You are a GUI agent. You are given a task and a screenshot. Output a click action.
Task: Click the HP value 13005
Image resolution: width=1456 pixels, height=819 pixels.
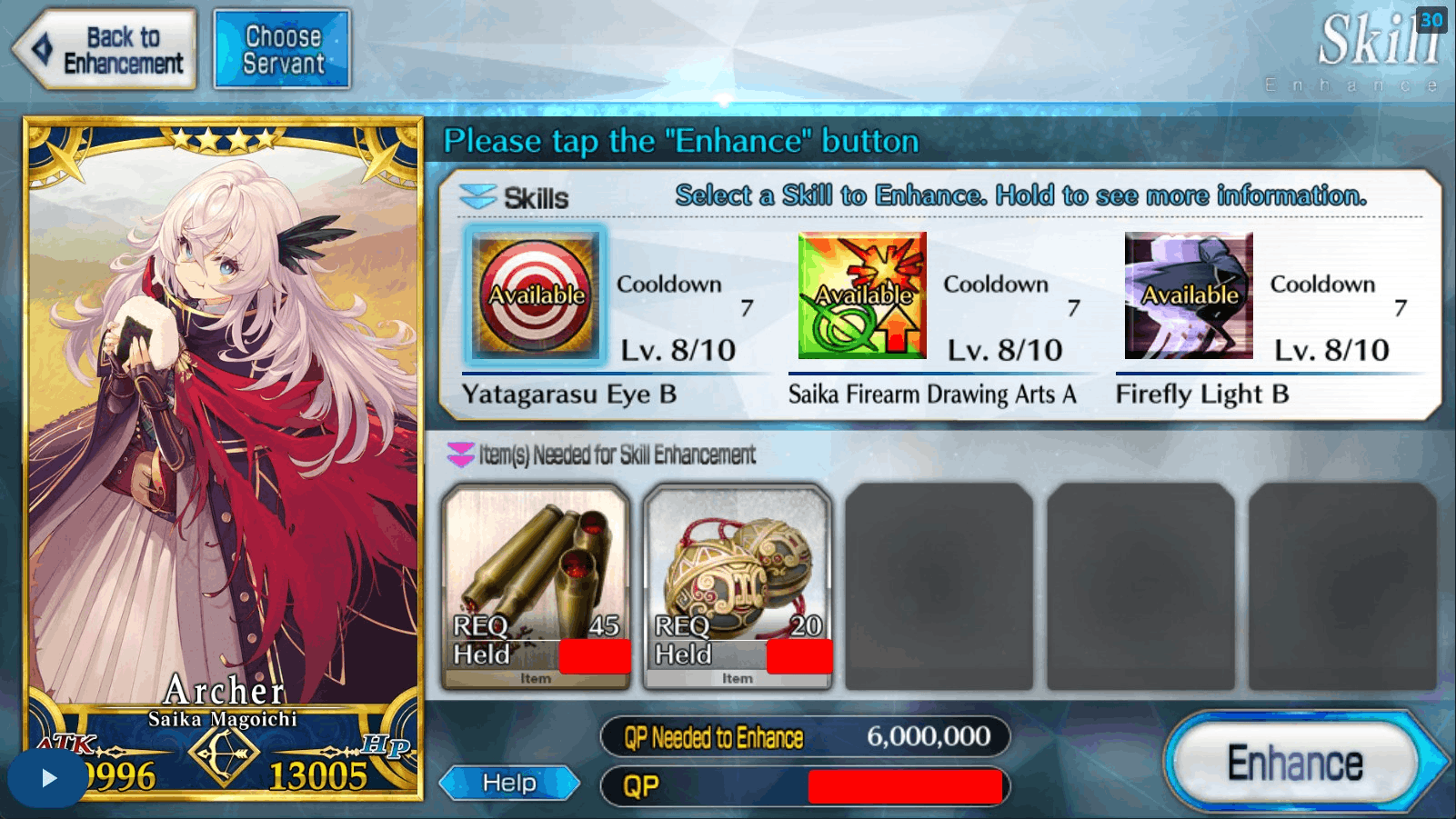tap(318, 777)
